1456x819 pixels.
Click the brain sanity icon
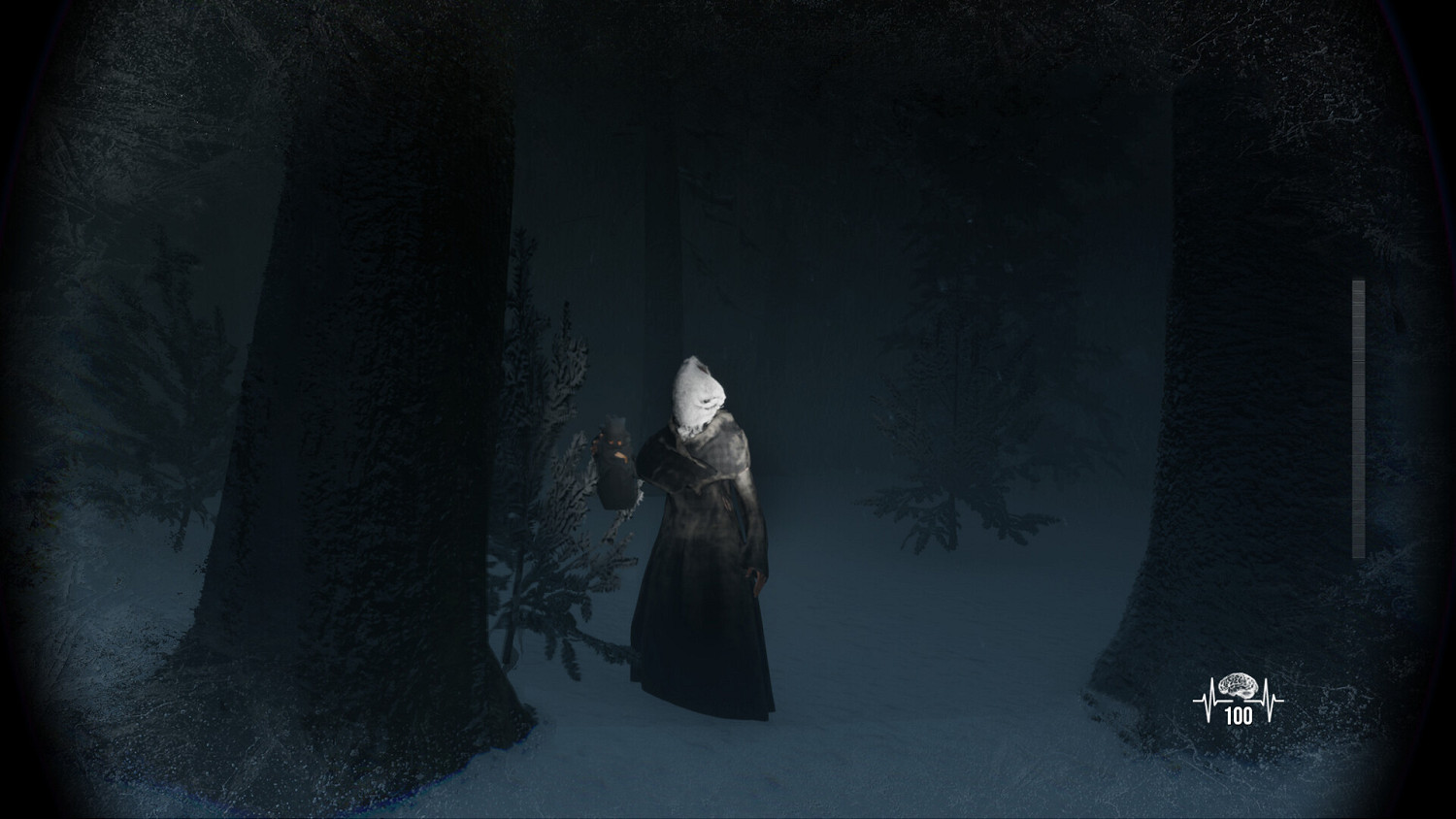(1239, 685)
